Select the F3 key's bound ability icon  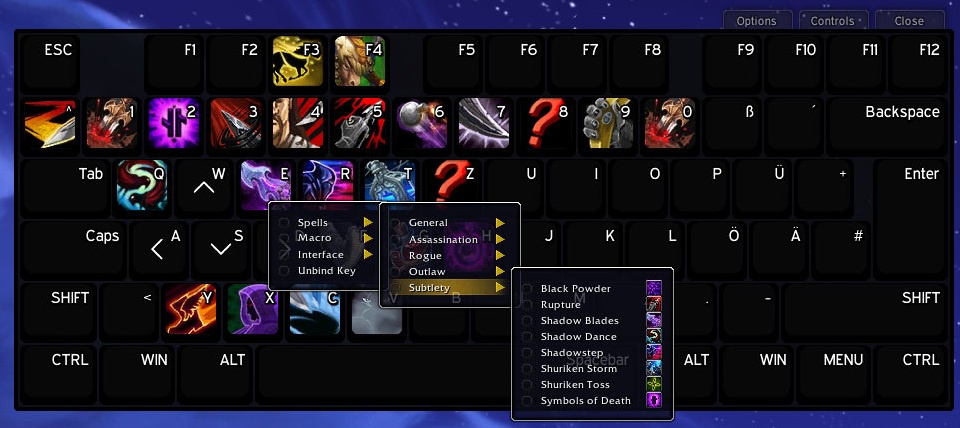pos(297,61)
